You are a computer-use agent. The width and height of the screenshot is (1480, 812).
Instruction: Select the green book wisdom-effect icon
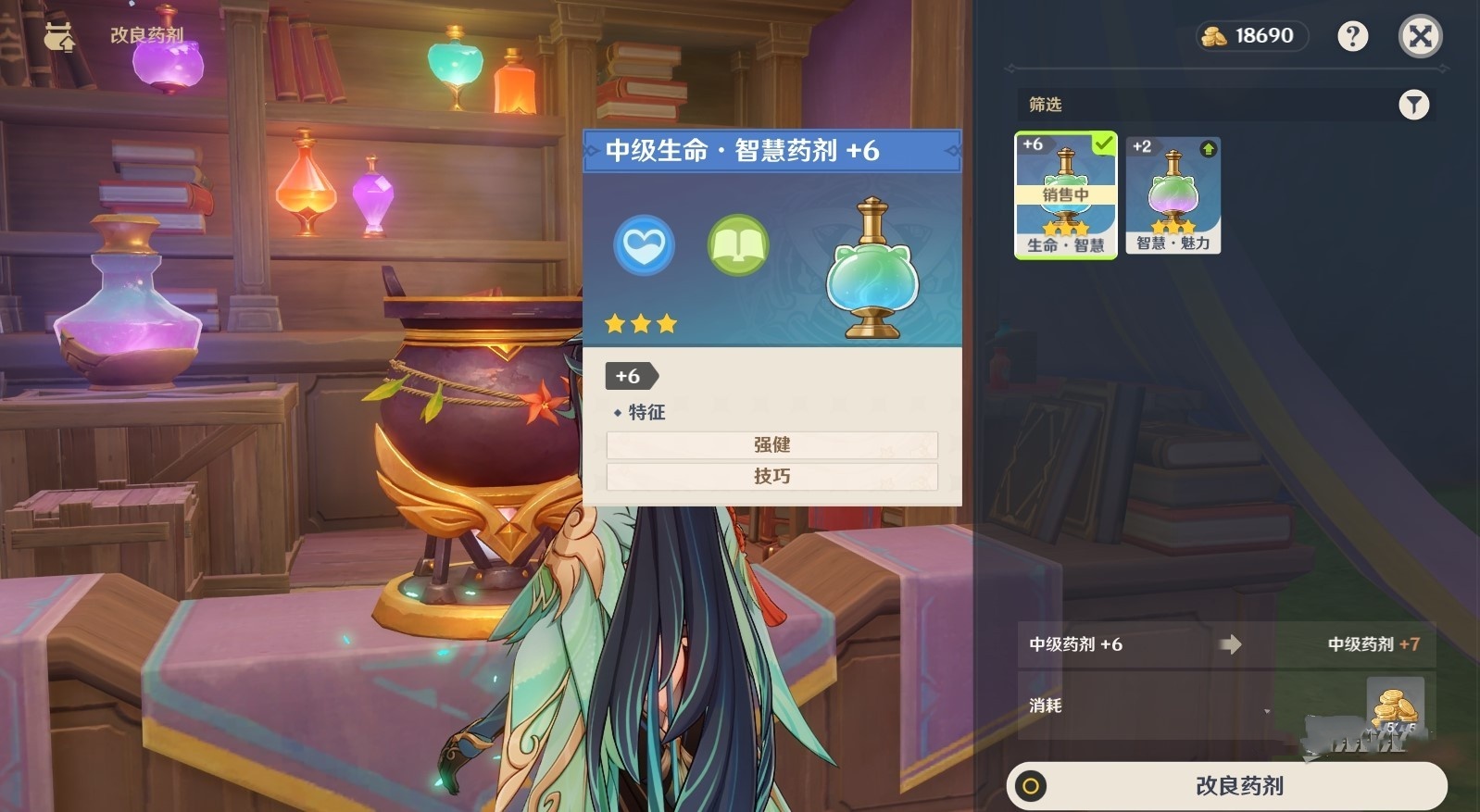[x=736, y=245]
